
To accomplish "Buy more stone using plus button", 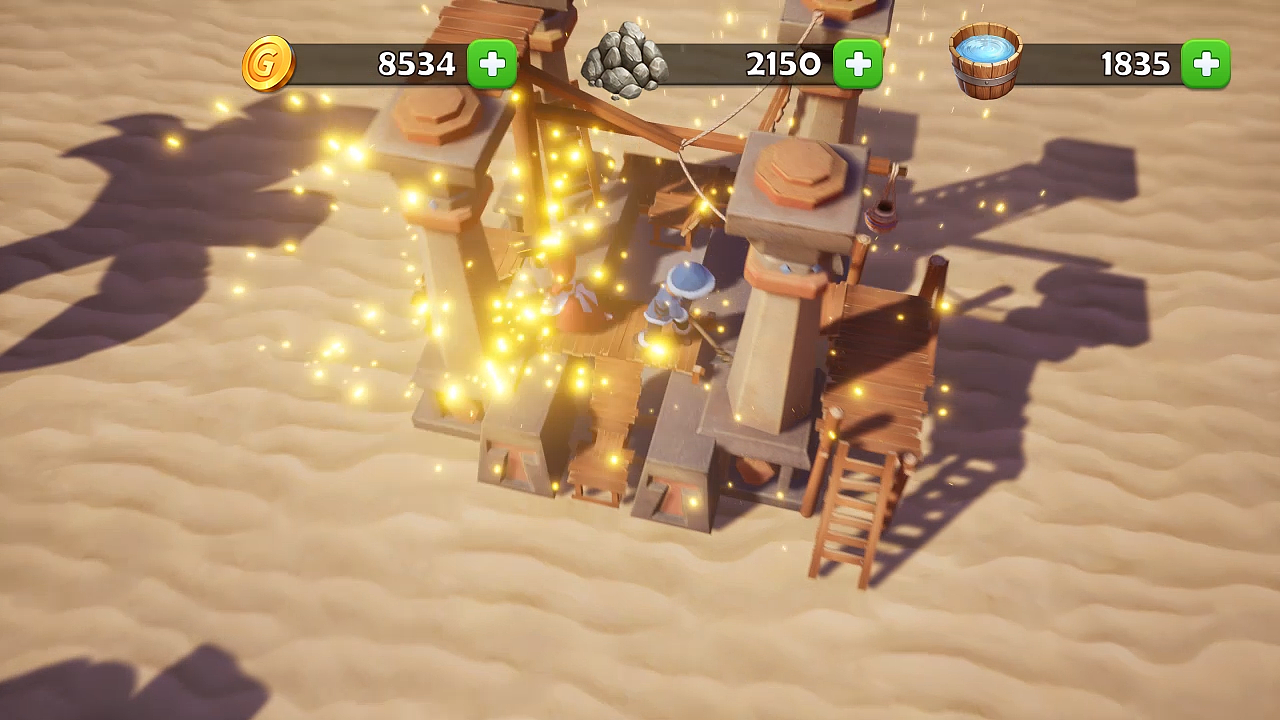I will click(x=858, y=64).
